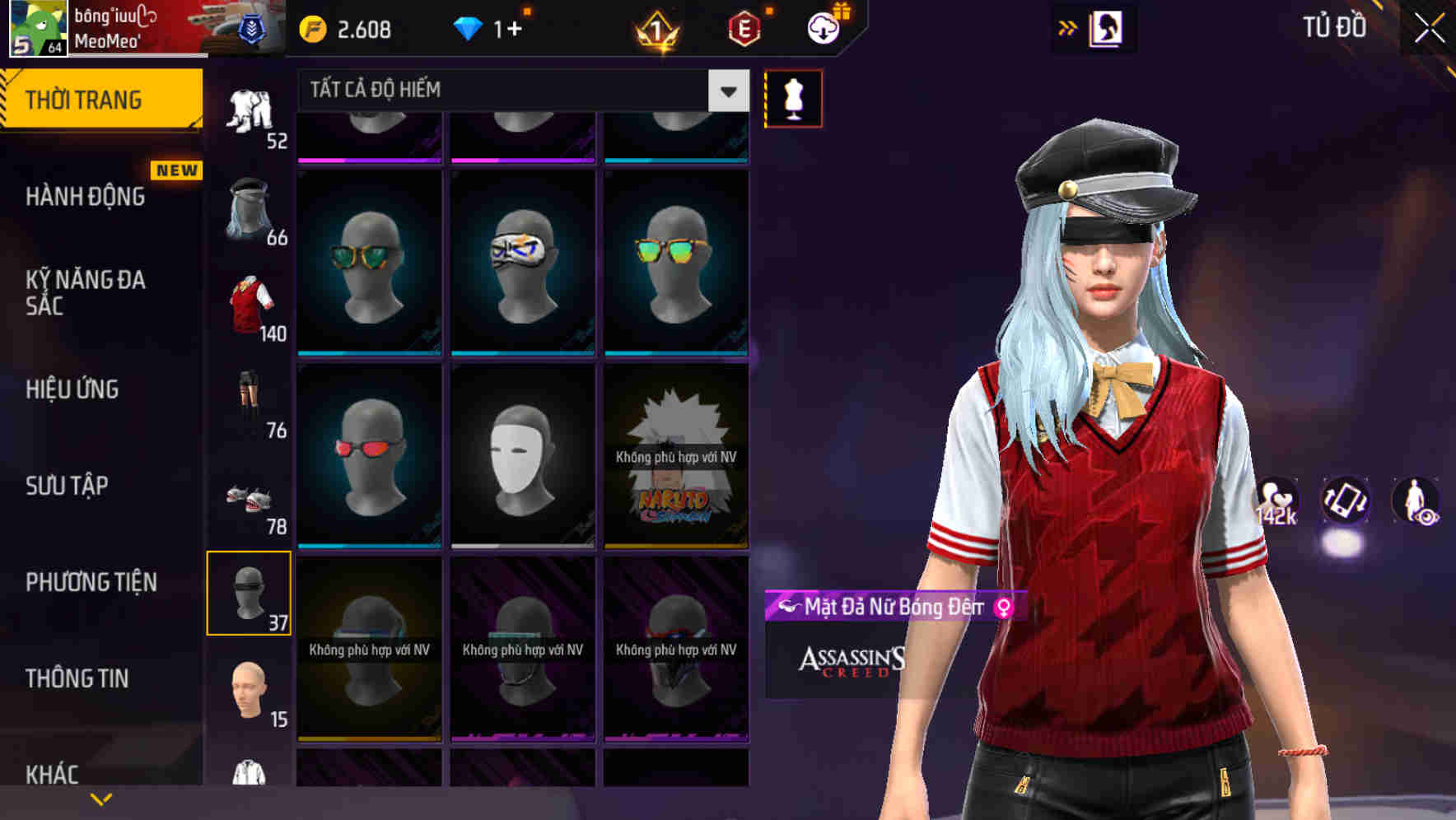Click the female gender symbol on item name
This screenshot has height=820, width=1456.
point(1001,608)
